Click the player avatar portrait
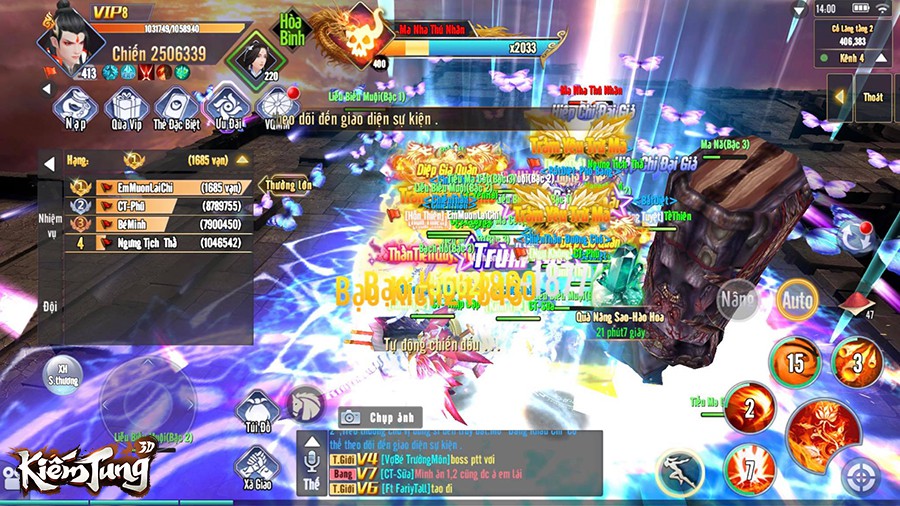 (72, 43)
